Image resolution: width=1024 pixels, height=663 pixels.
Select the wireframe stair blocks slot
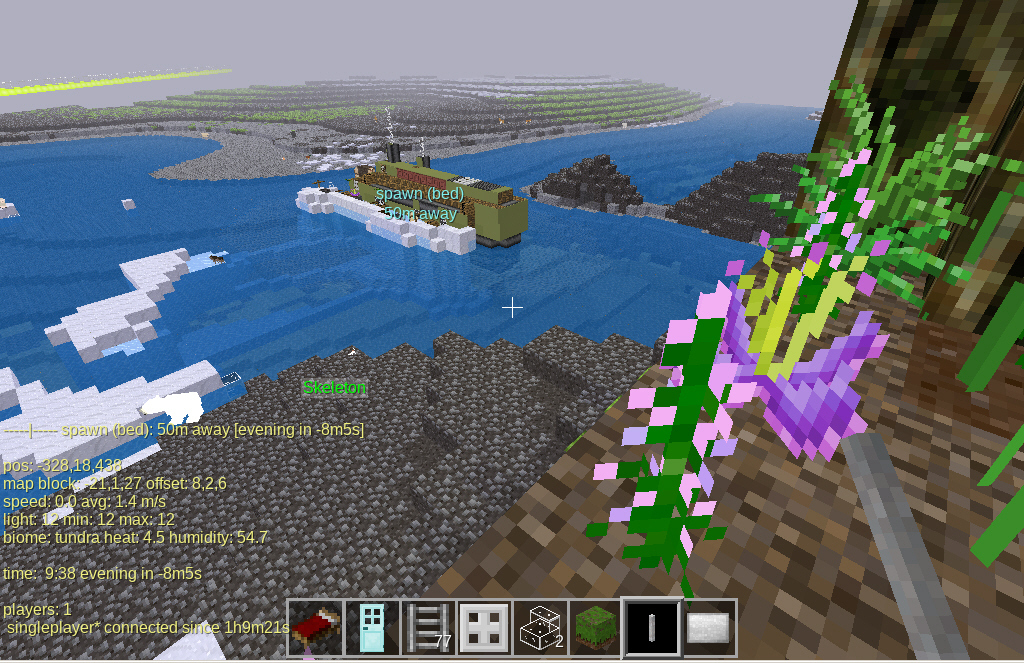540,628
